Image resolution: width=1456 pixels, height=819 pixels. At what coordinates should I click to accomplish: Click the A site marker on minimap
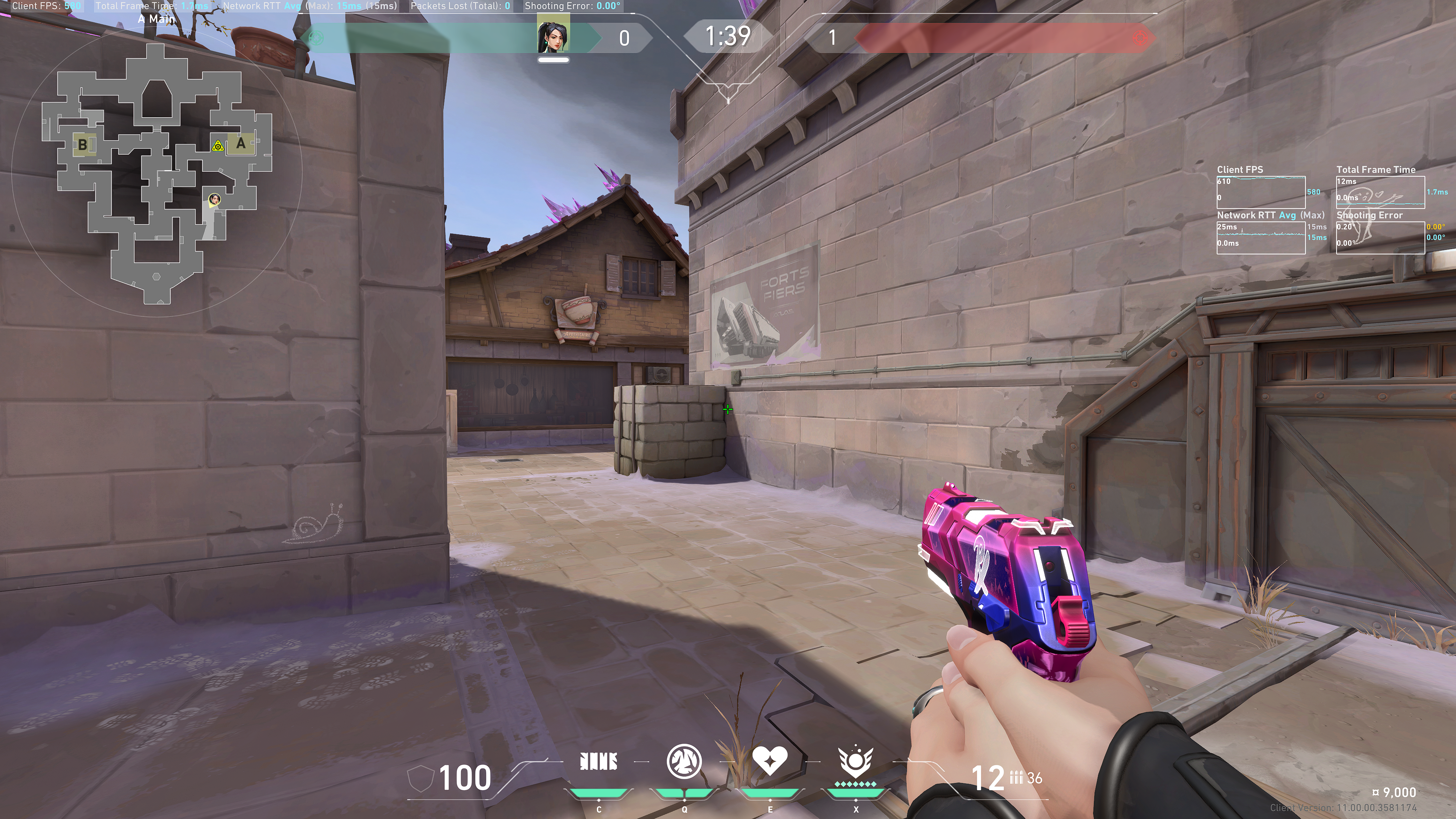click(x=242, y=144)
